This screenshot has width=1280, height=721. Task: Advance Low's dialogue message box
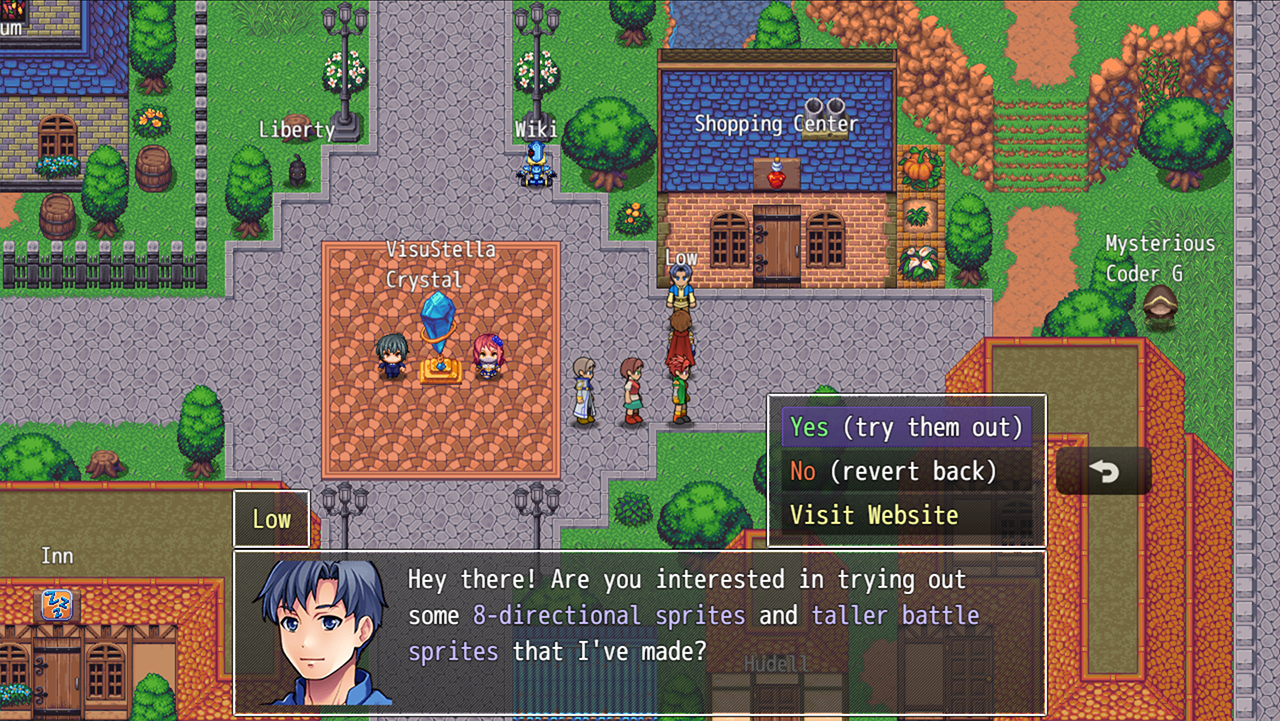coord(640,632)
